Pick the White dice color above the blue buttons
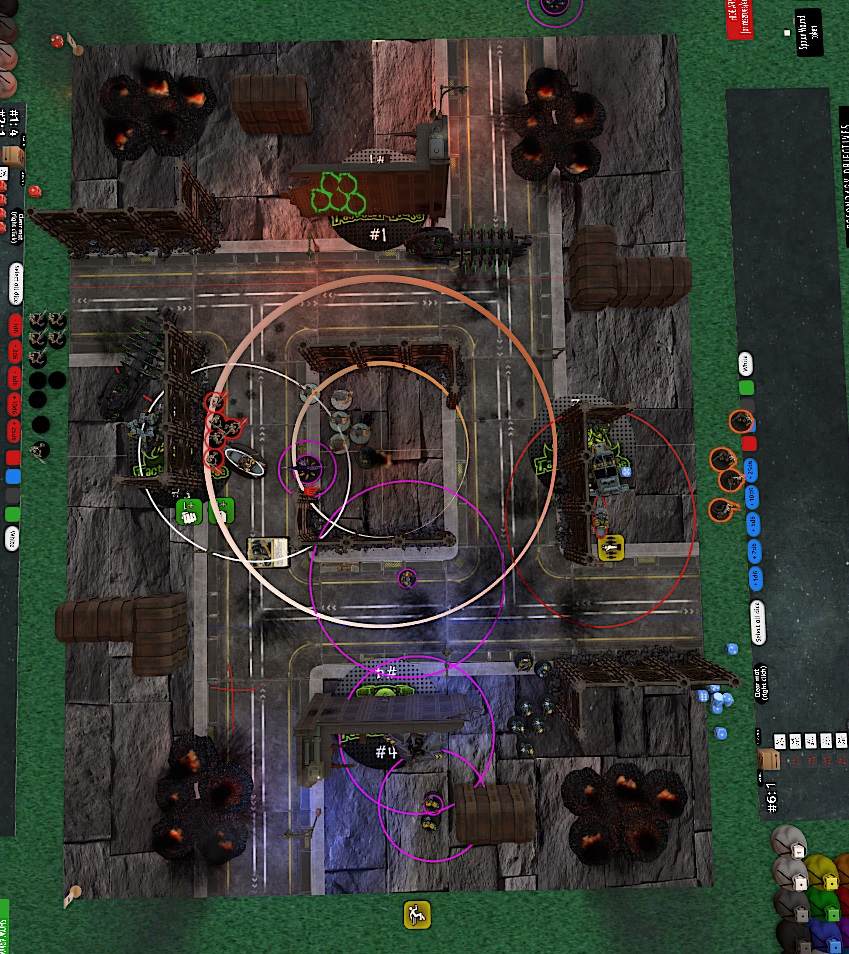 point(745,362)
